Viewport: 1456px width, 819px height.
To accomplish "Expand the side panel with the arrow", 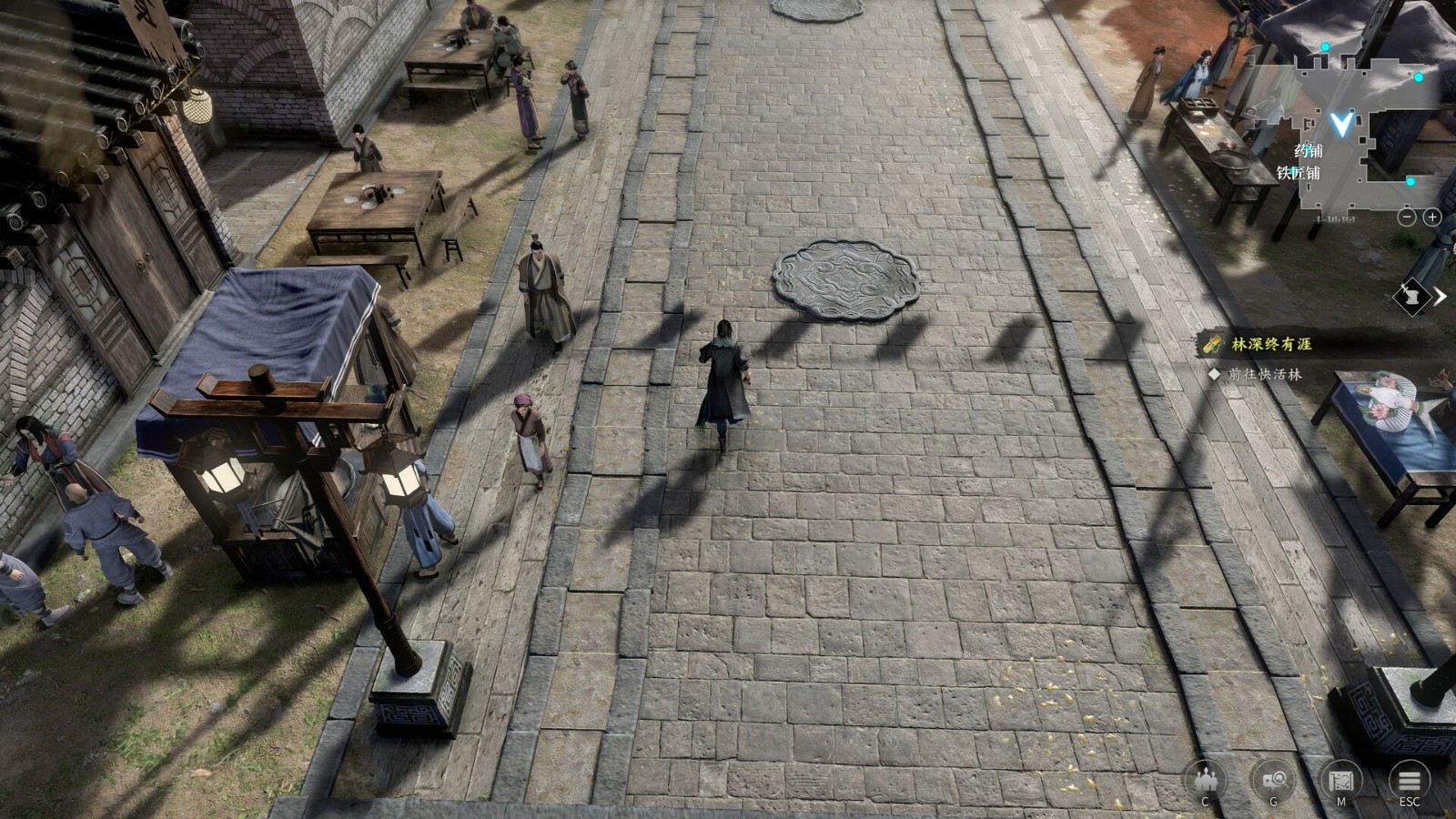I will click(1441, 297).
